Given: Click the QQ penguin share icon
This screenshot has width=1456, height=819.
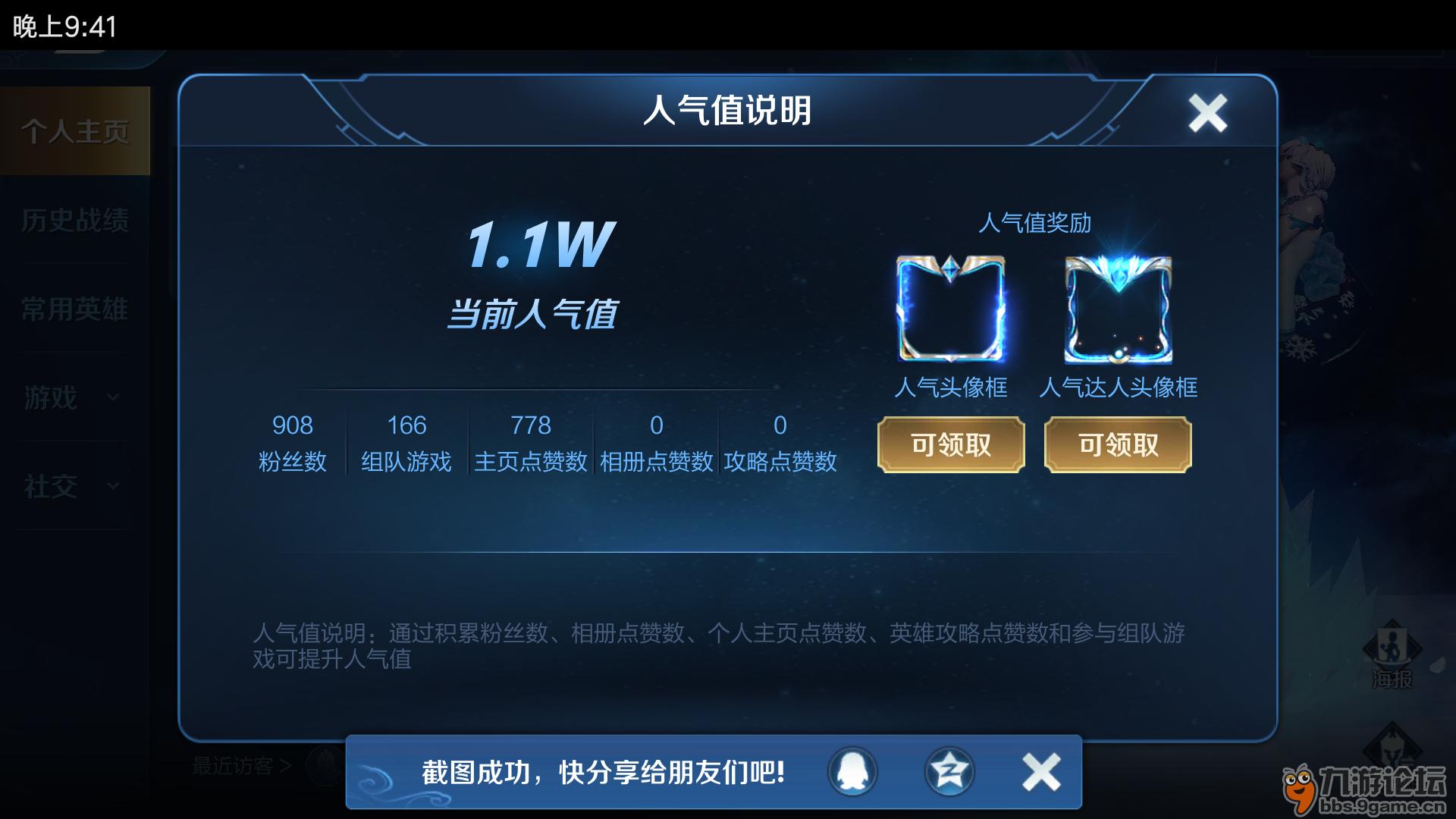Looking at the screenshot, I should 851,770.
